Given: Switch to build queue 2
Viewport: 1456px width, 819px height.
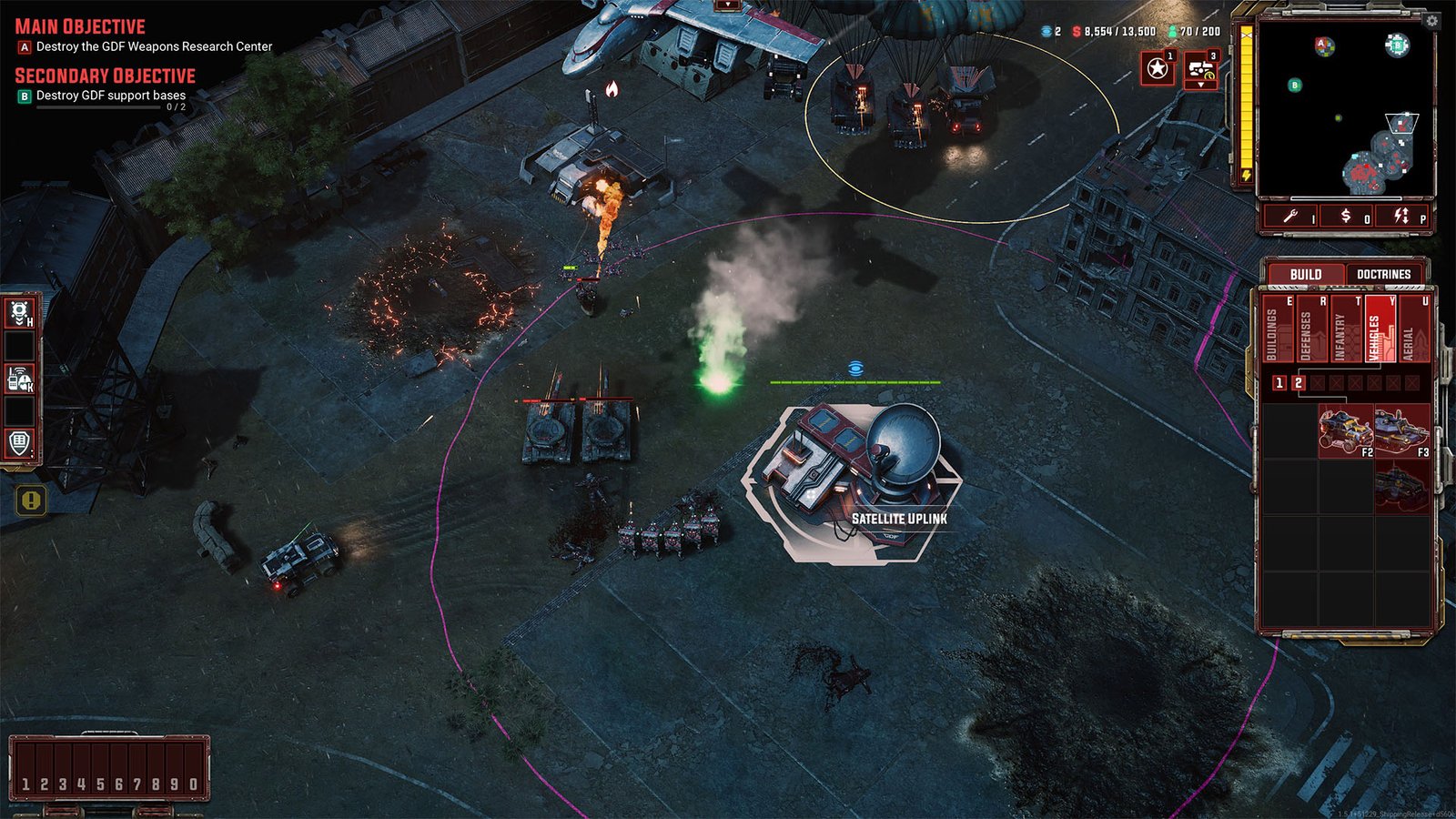Looking at the screenshot, I should pyautogui.click(x=1298, y=383).
